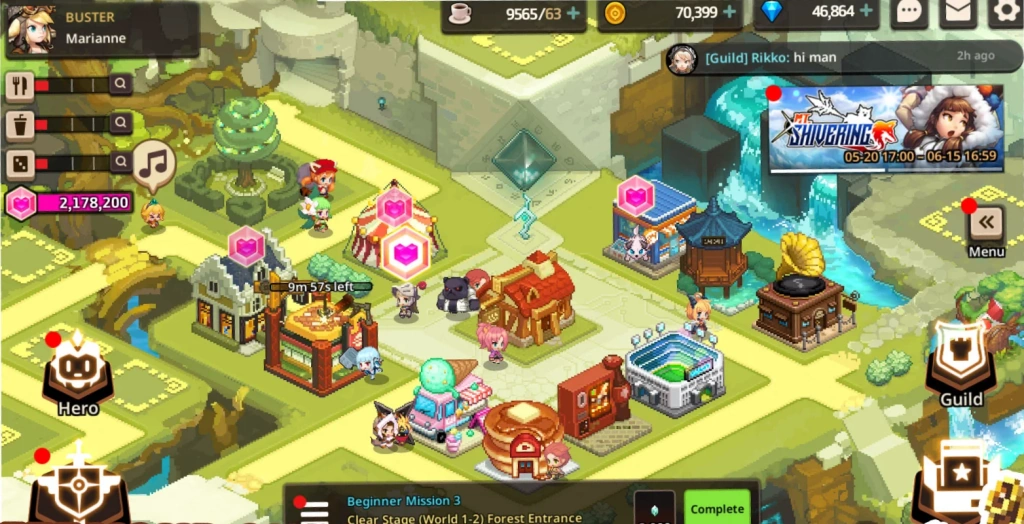
Task: Inspect the drink cup gauge magnifier
Action: click(121, 123)
